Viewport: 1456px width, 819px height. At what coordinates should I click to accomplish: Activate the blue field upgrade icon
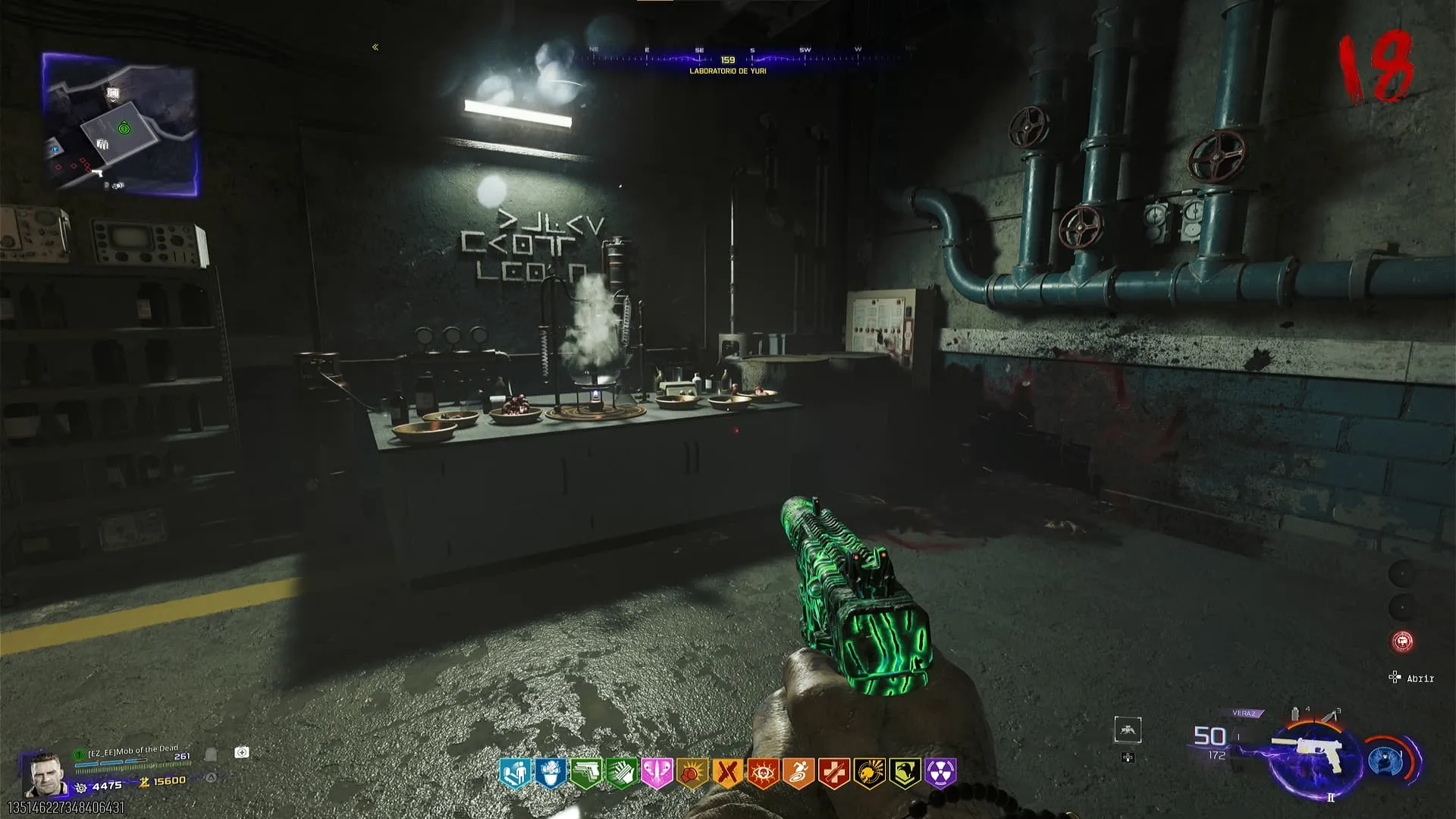point(1385,761)
